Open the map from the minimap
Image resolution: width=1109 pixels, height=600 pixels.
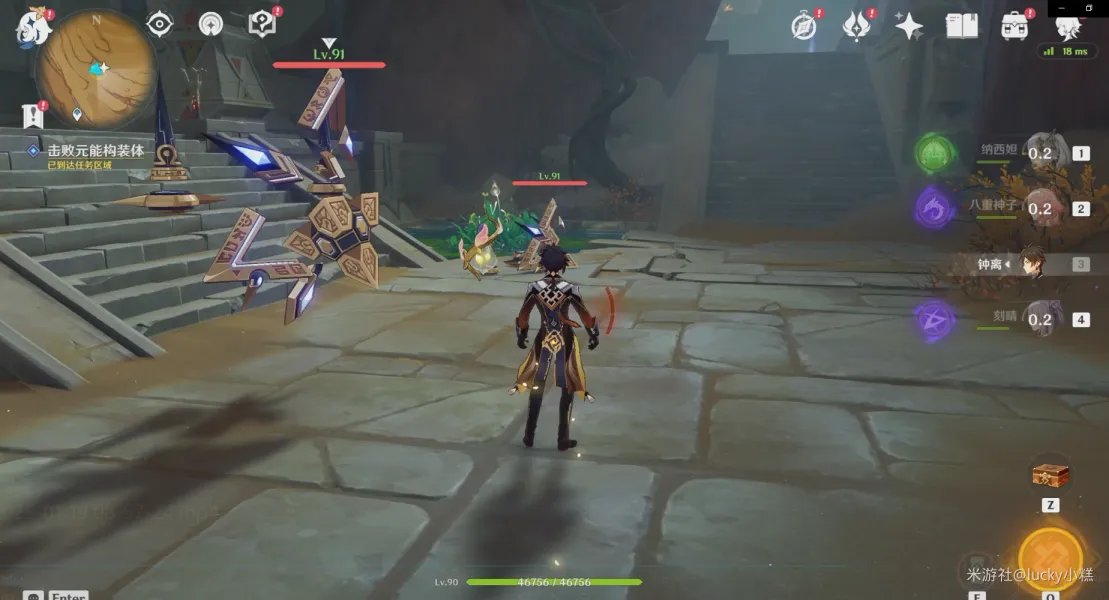[x=96, y=68]
